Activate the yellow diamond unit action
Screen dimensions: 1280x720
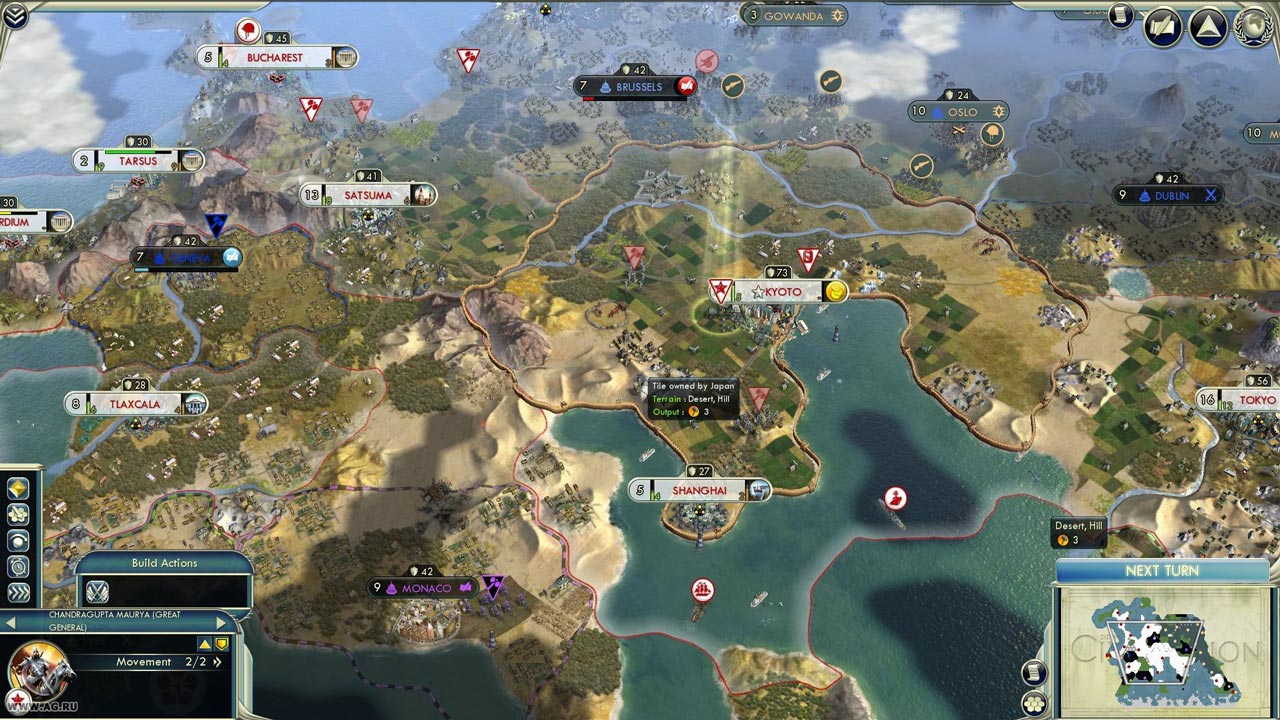18,488
